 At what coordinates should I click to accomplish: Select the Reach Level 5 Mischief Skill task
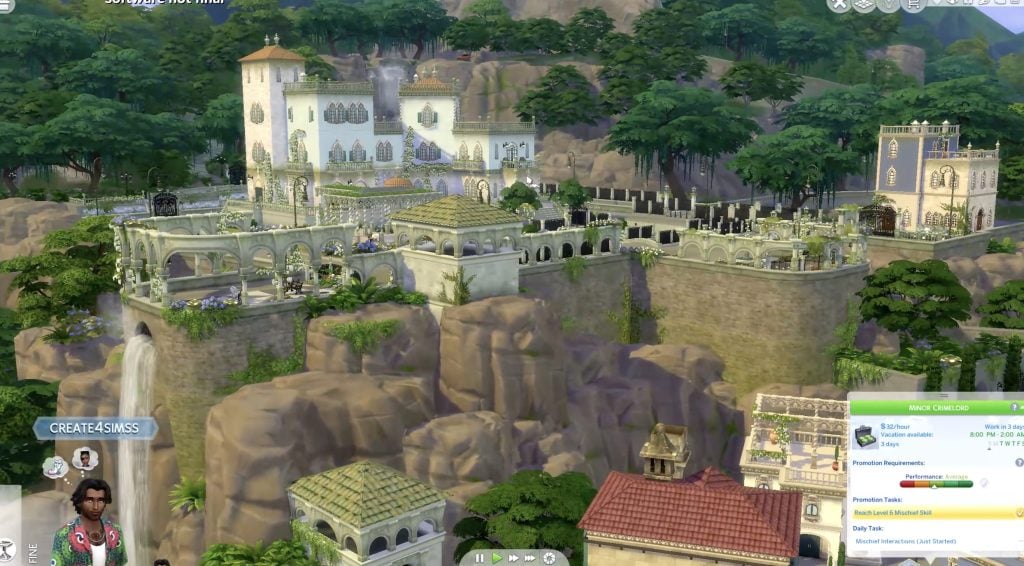932,512
